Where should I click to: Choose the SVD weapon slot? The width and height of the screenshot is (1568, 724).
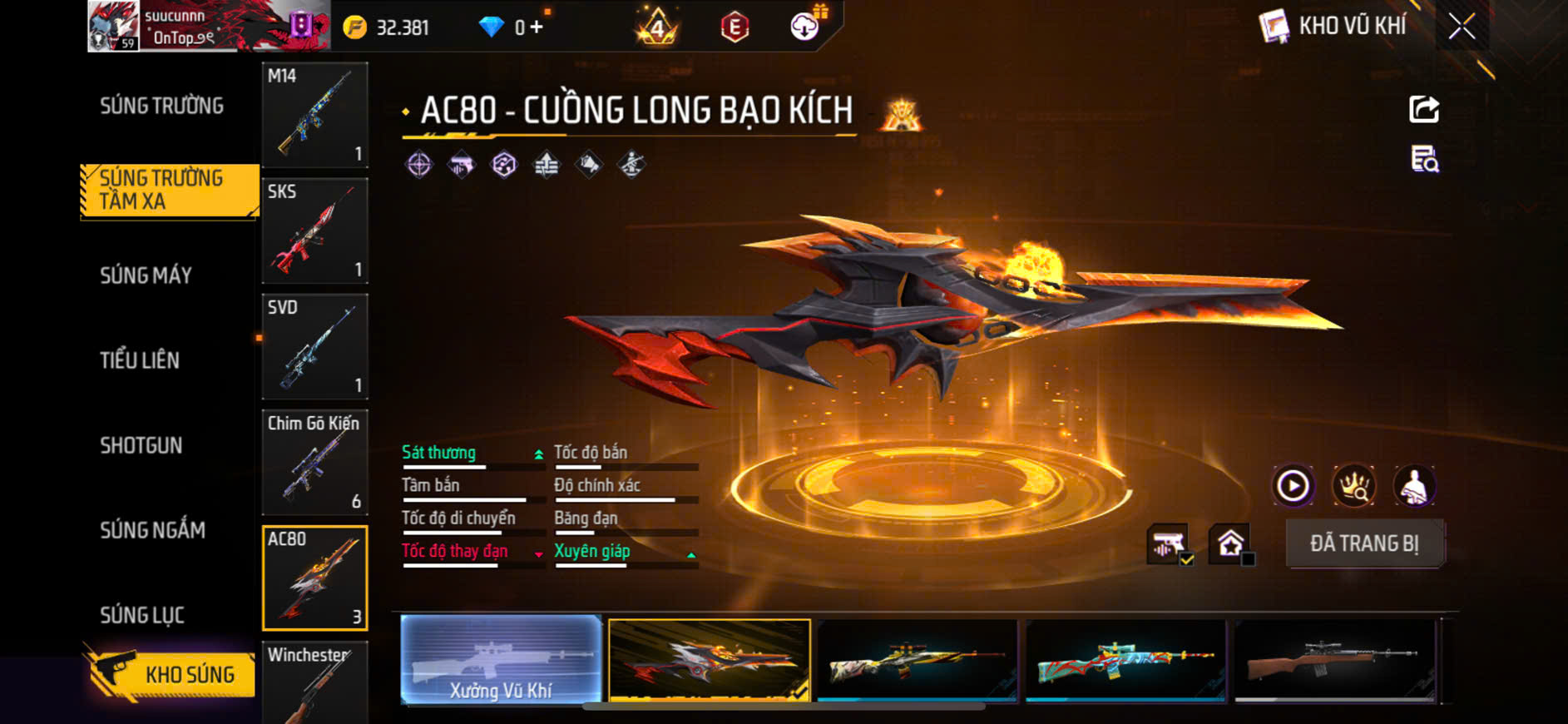314,346
